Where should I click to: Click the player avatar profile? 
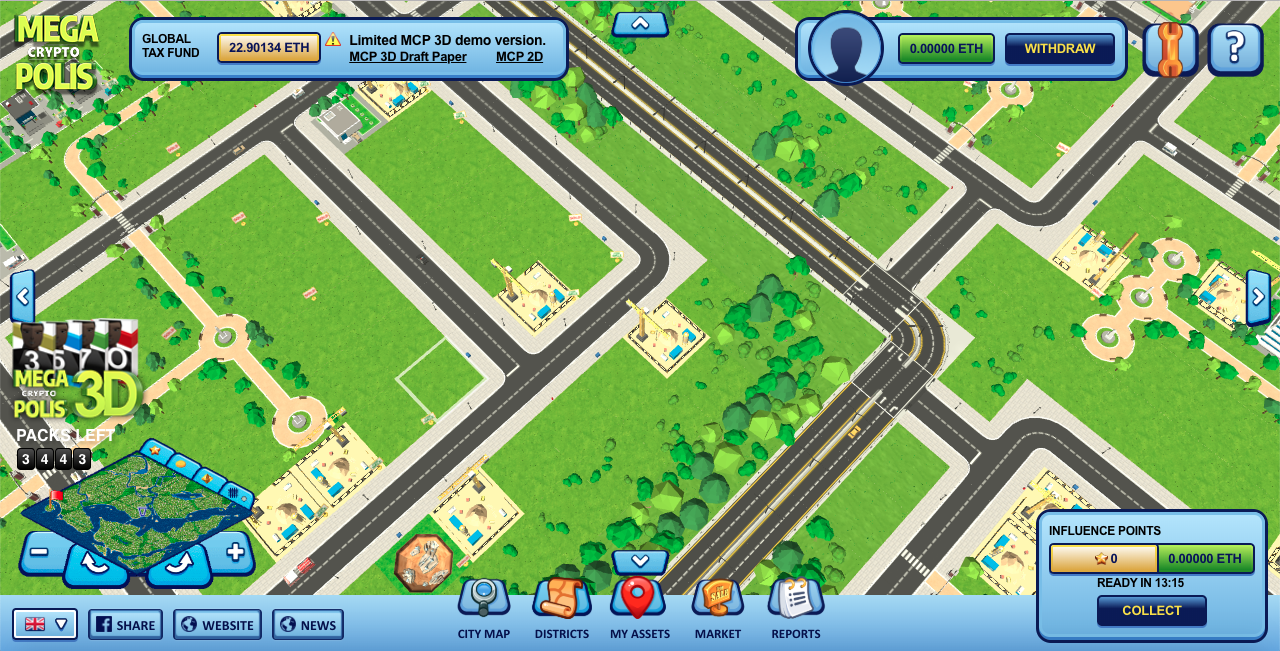[845, 48]
